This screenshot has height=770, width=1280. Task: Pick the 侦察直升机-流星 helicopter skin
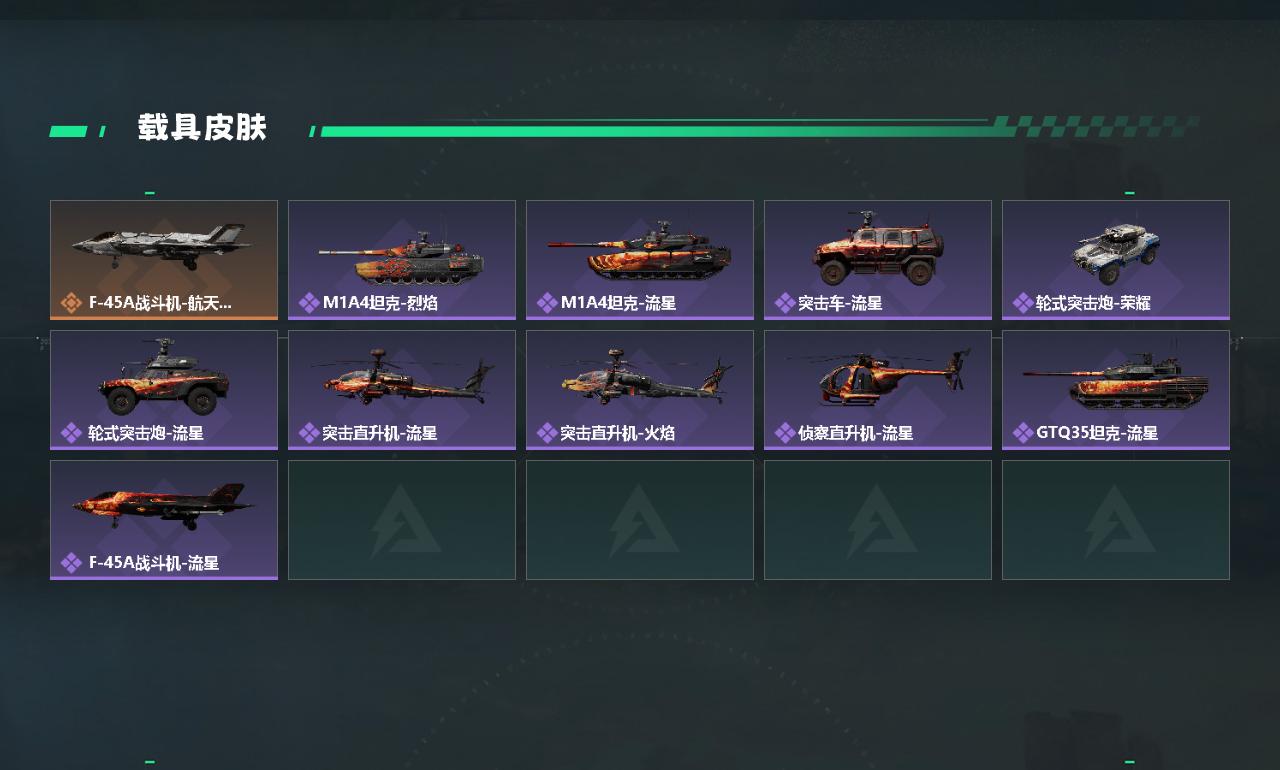pyautogui.click(x=878, y=390)
